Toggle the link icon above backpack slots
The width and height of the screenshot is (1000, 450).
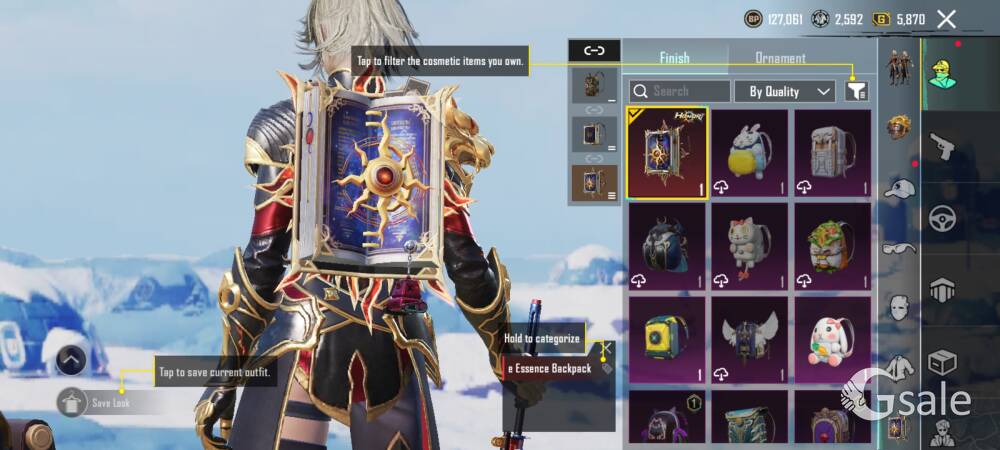594,50
